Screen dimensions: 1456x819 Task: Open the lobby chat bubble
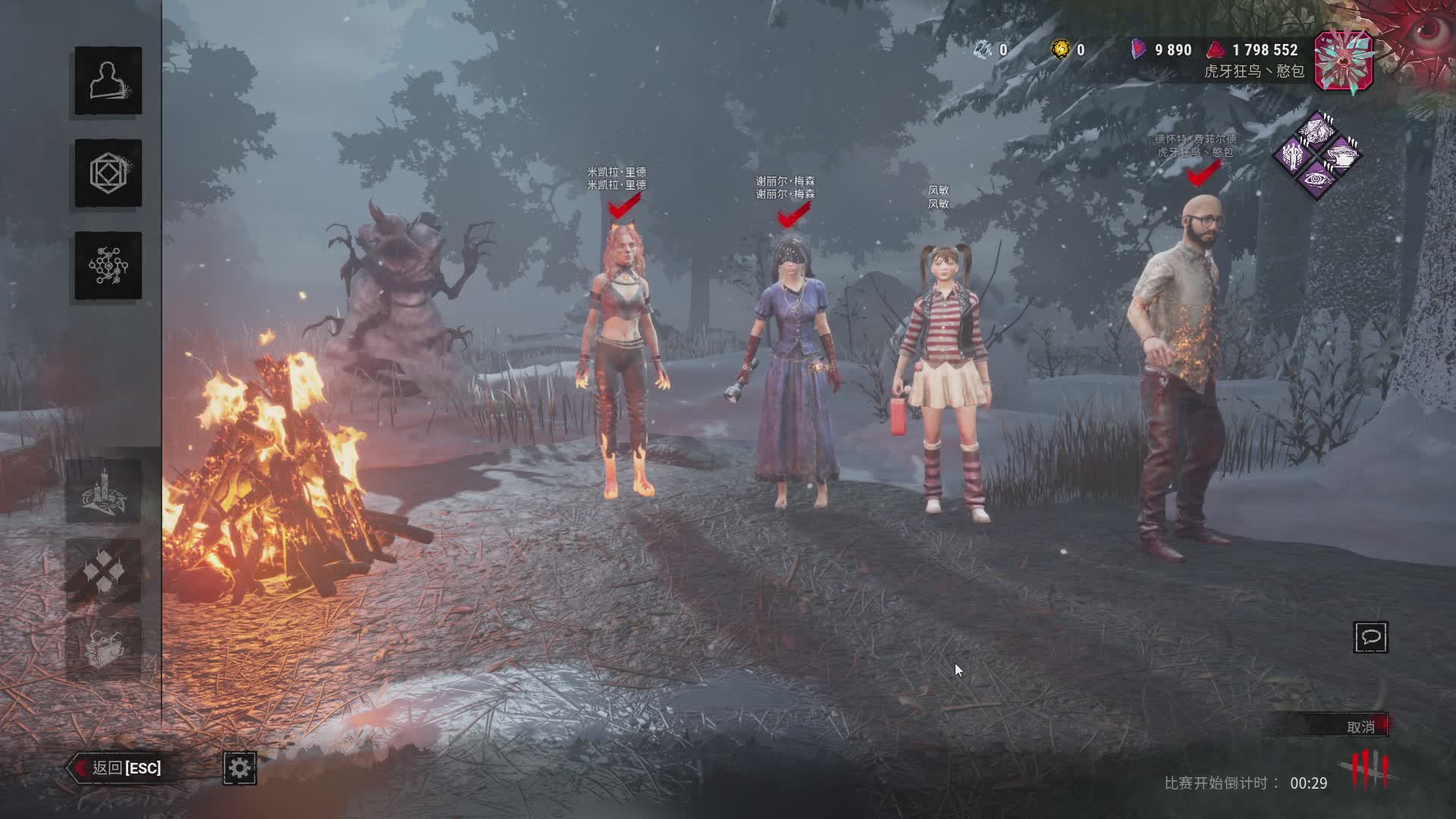coord(1370,637)
